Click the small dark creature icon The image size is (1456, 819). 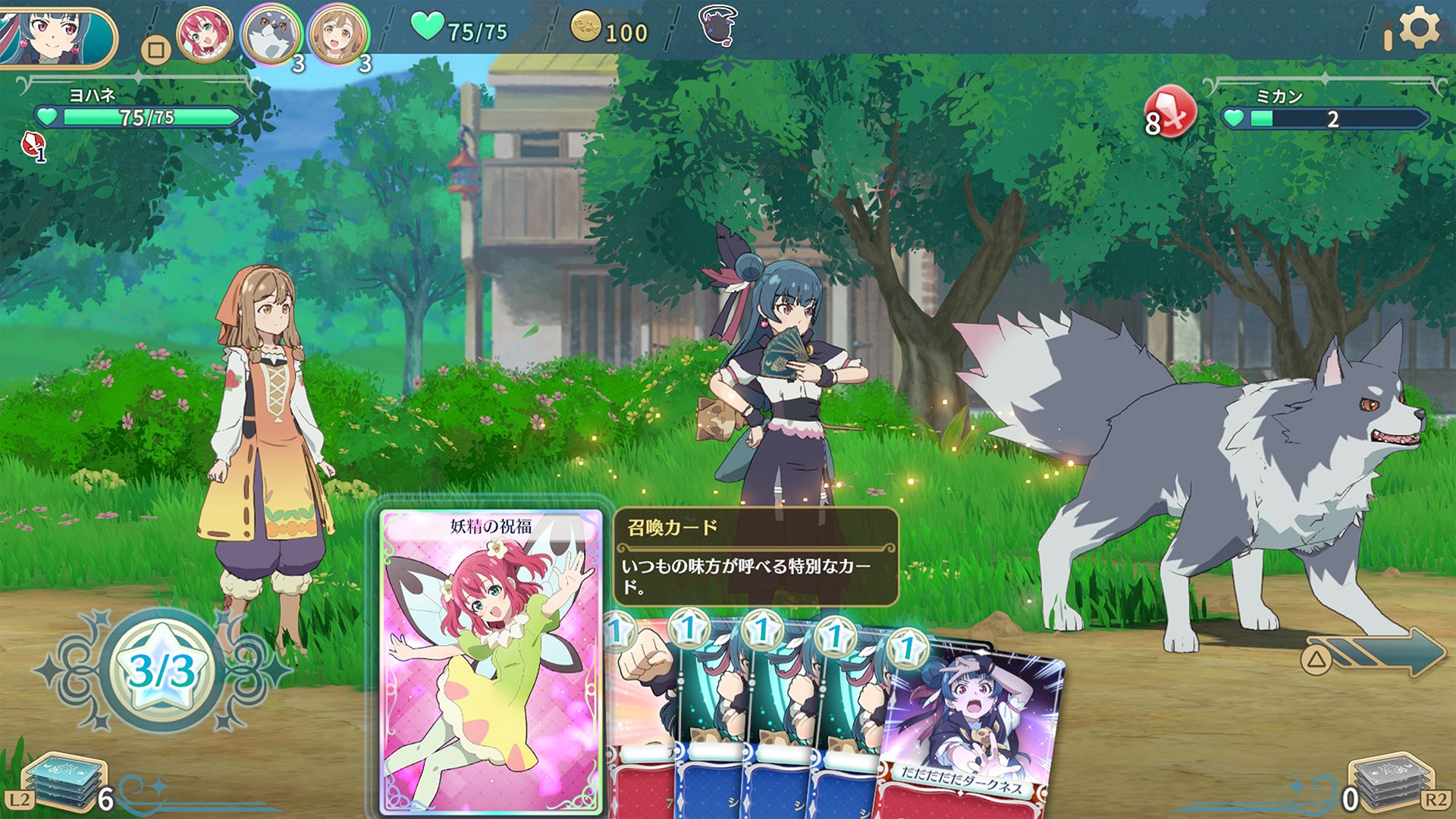pos(717,27)
